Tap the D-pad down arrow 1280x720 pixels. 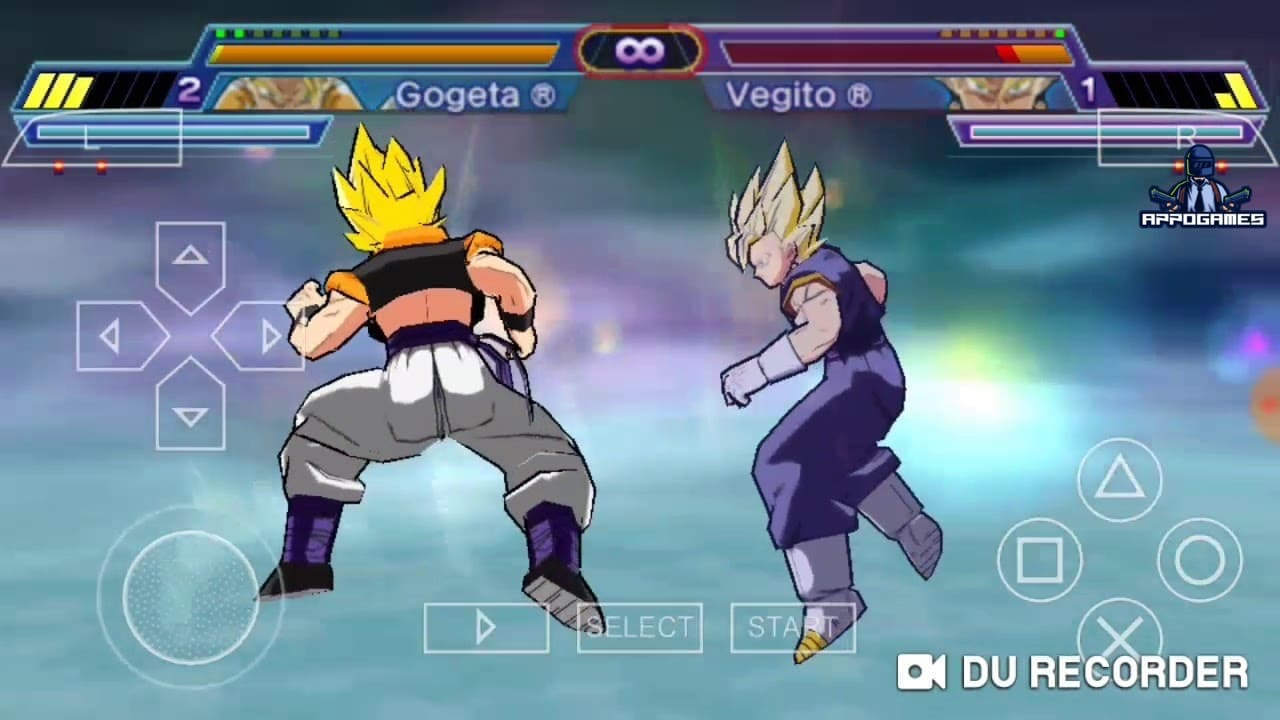[190, 412]
